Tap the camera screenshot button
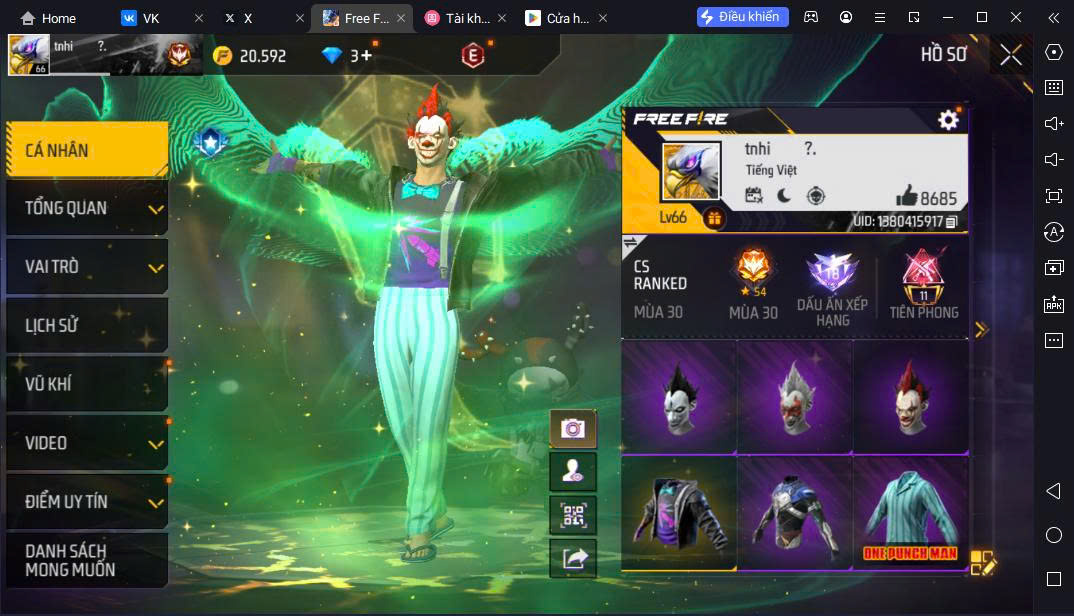1074x616 pixels. pos(573,429)
